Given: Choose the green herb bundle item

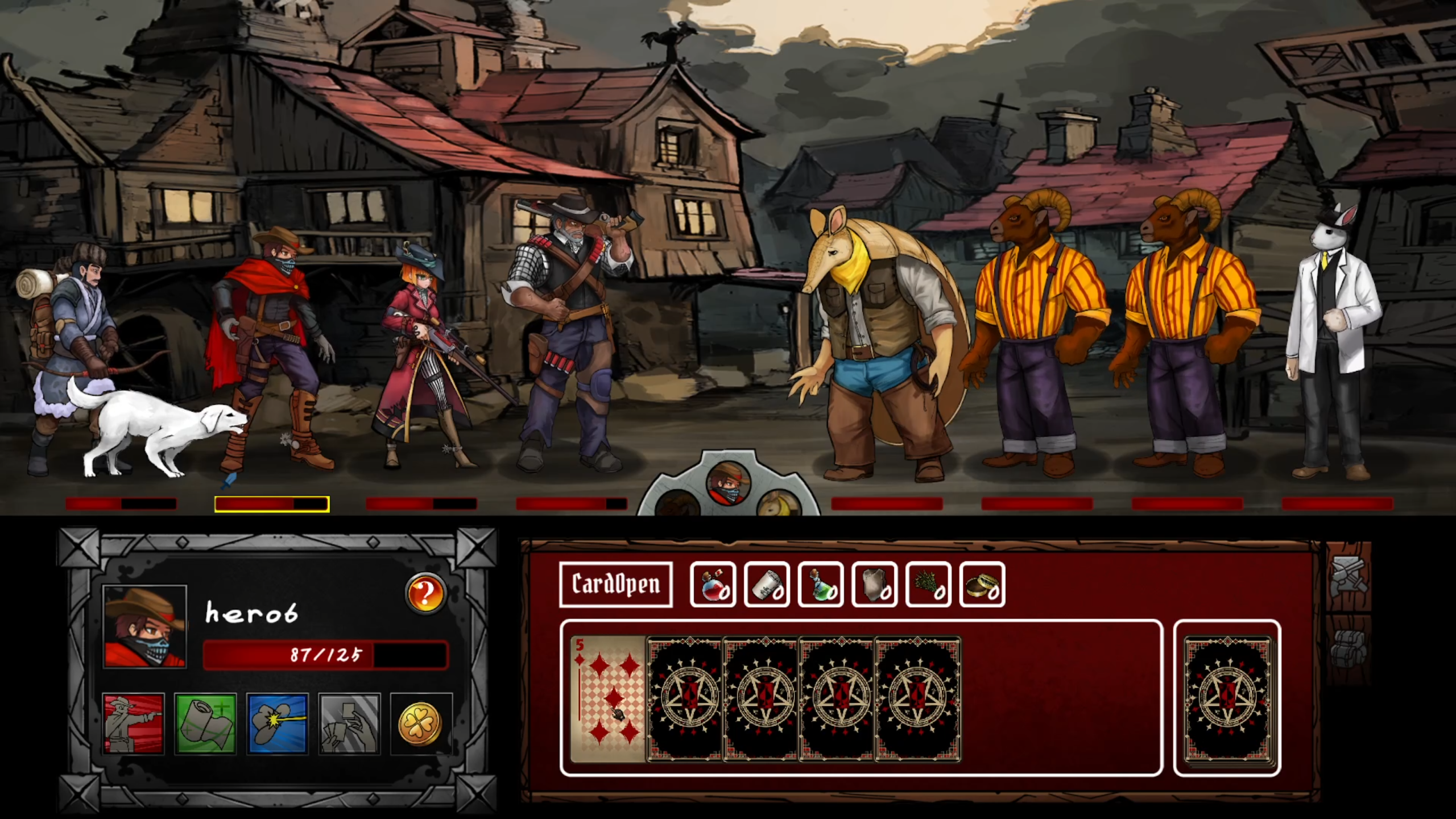Looking at the screenshot, I should pos(928,585).
